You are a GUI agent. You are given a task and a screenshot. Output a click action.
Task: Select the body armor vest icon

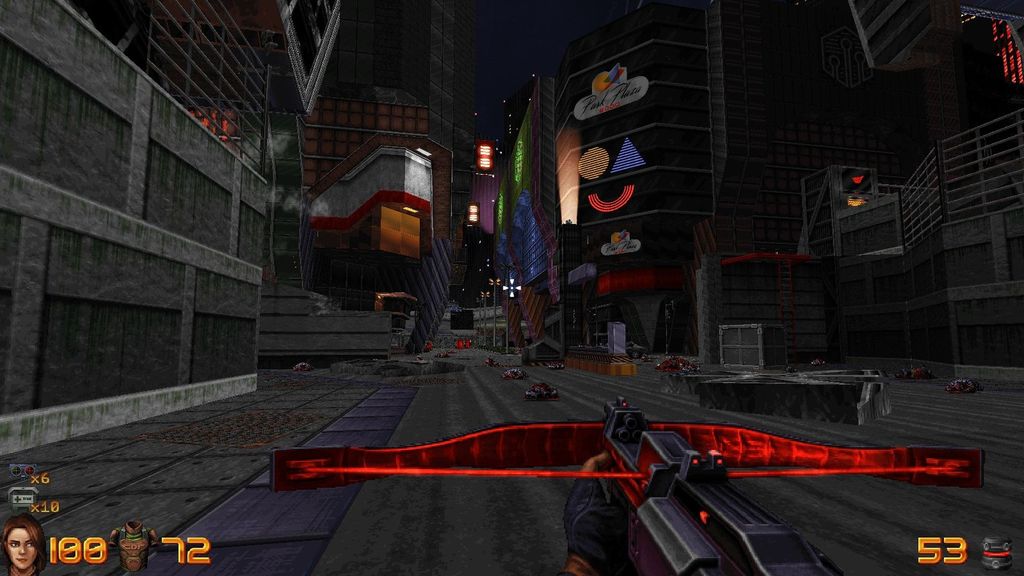[x=133, y=547]
